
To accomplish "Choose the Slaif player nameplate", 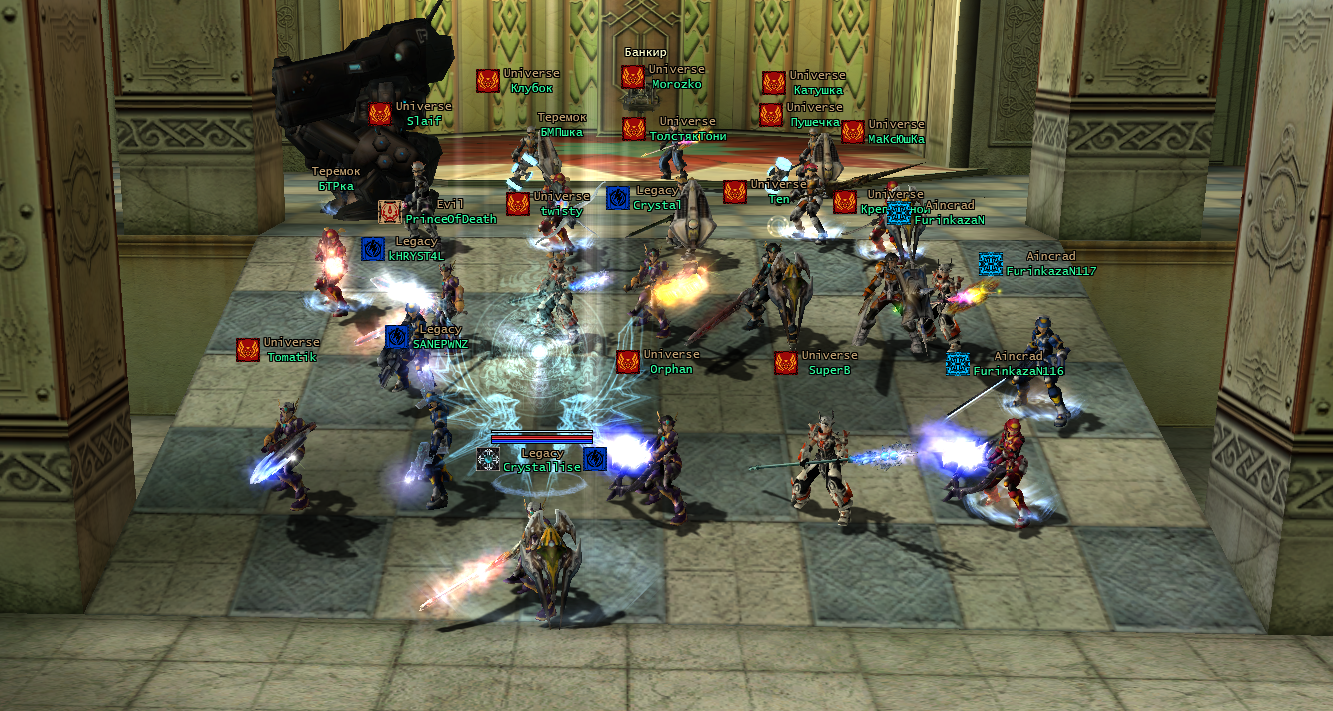I will click(424, 120).
